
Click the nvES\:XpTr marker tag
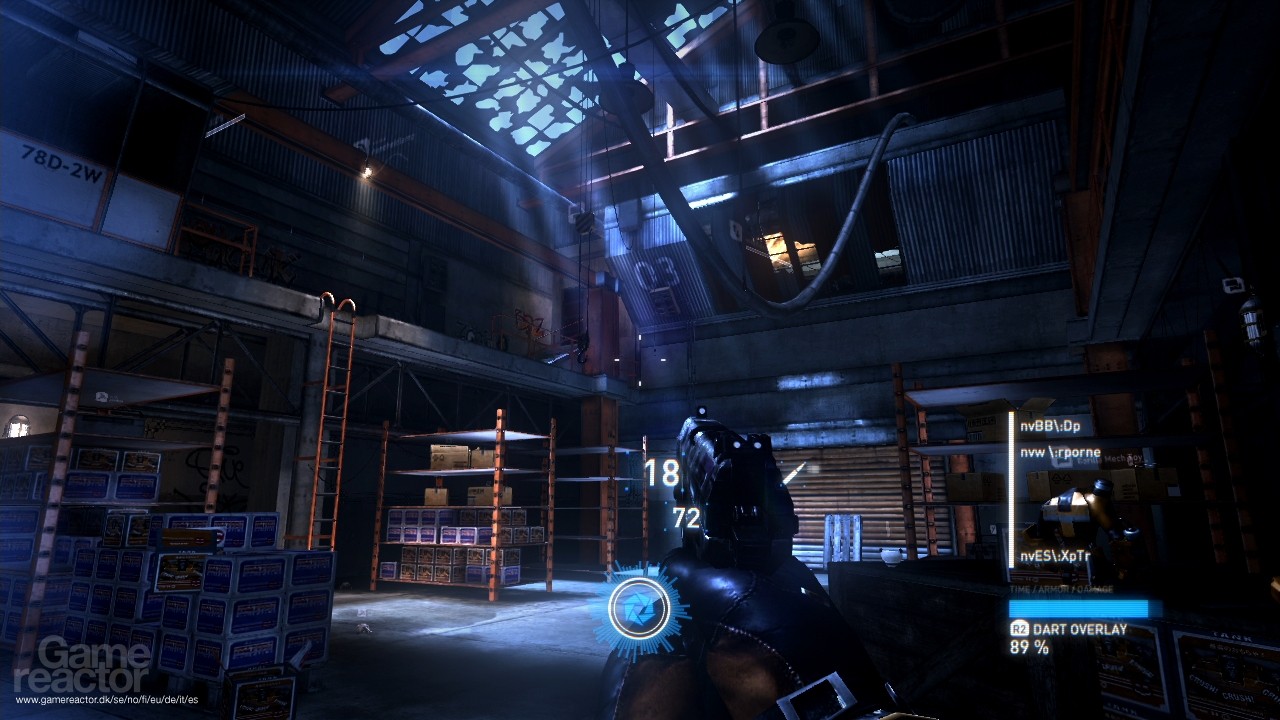[x=1055, y=556]
